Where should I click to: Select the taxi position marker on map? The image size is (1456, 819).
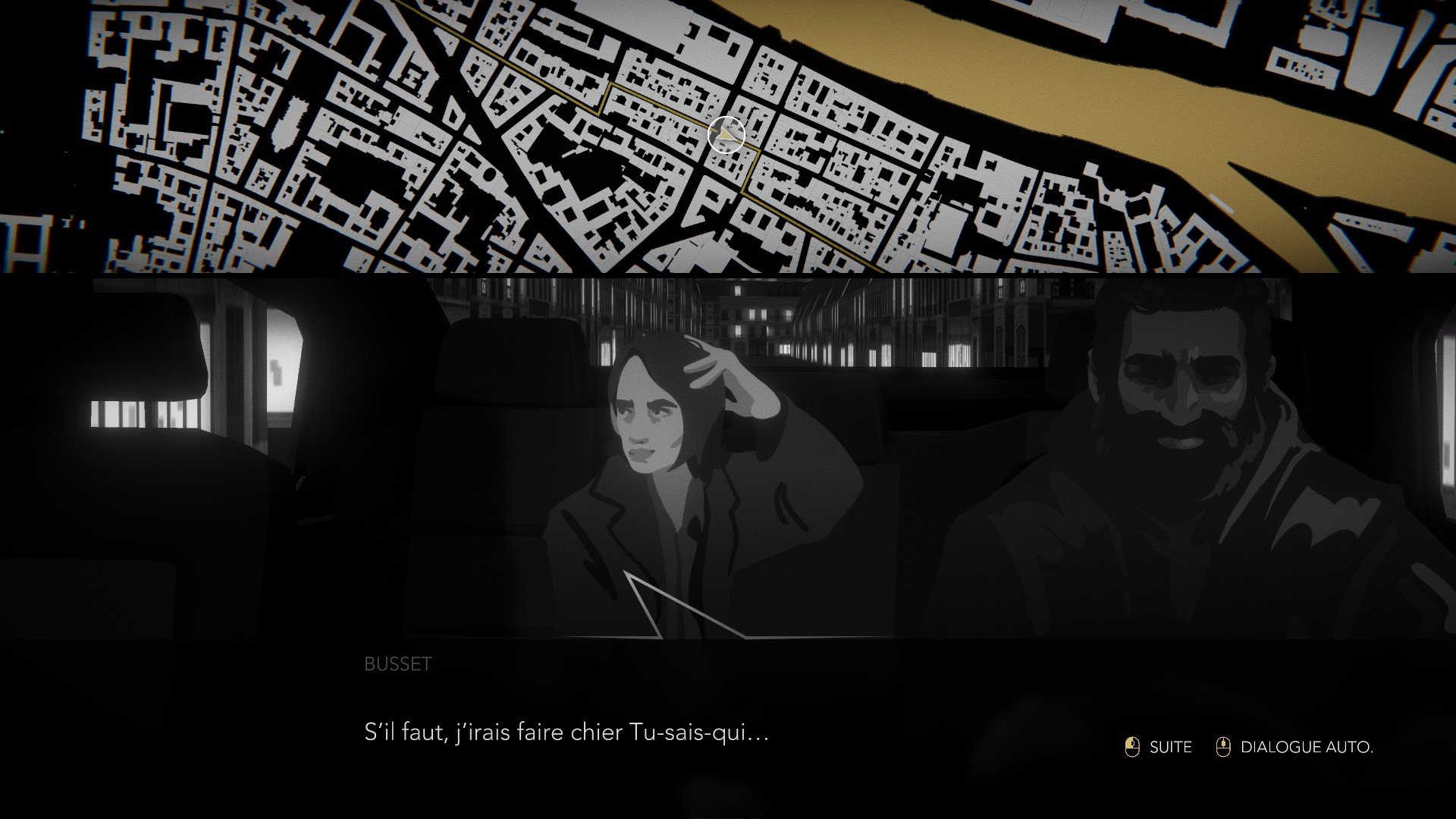[x=726, y=135]
